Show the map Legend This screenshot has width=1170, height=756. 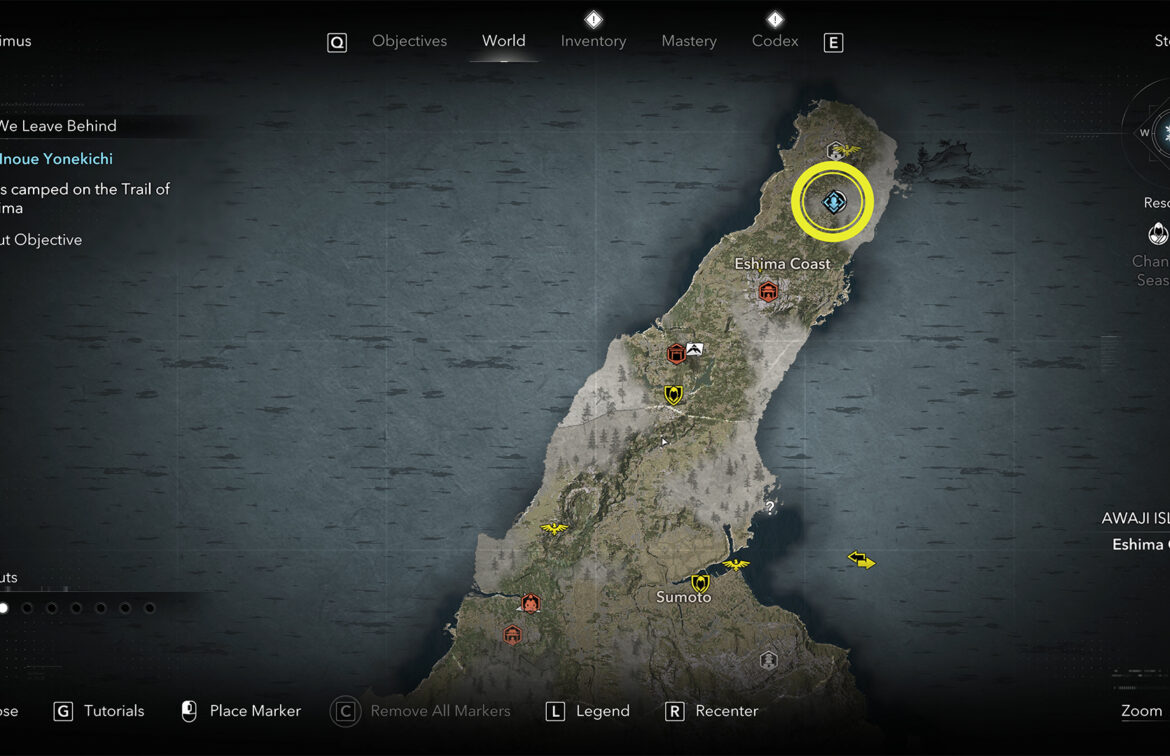(602, 711)
